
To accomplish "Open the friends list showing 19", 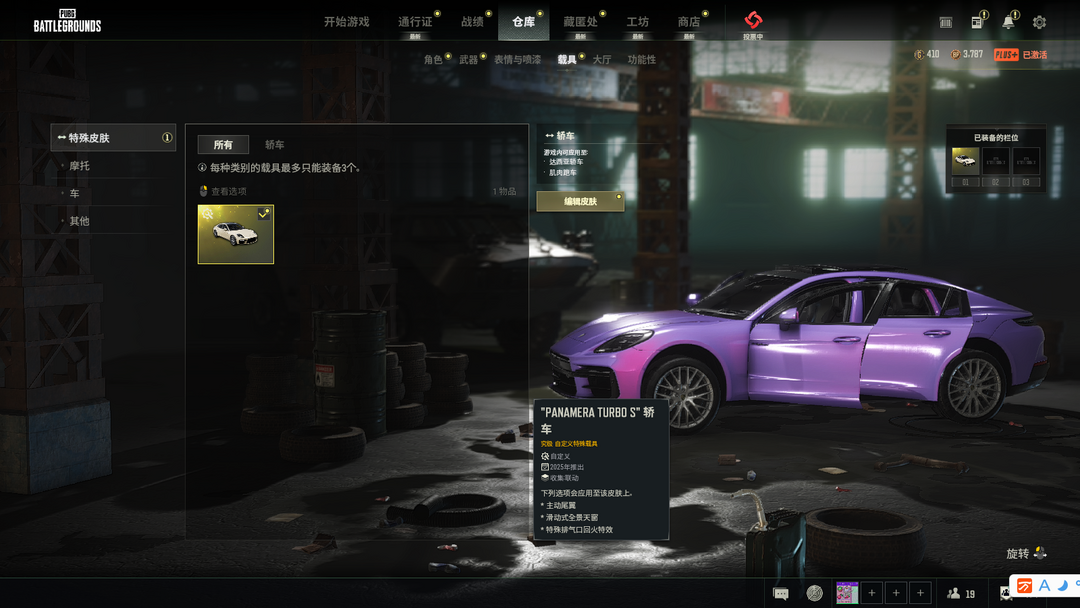I will coord(962,593).
